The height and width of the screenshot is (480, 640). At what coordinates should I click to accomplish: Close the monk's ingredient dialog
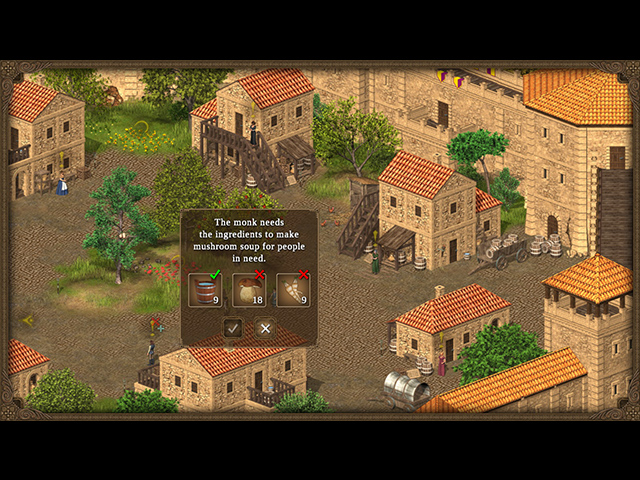265,328
